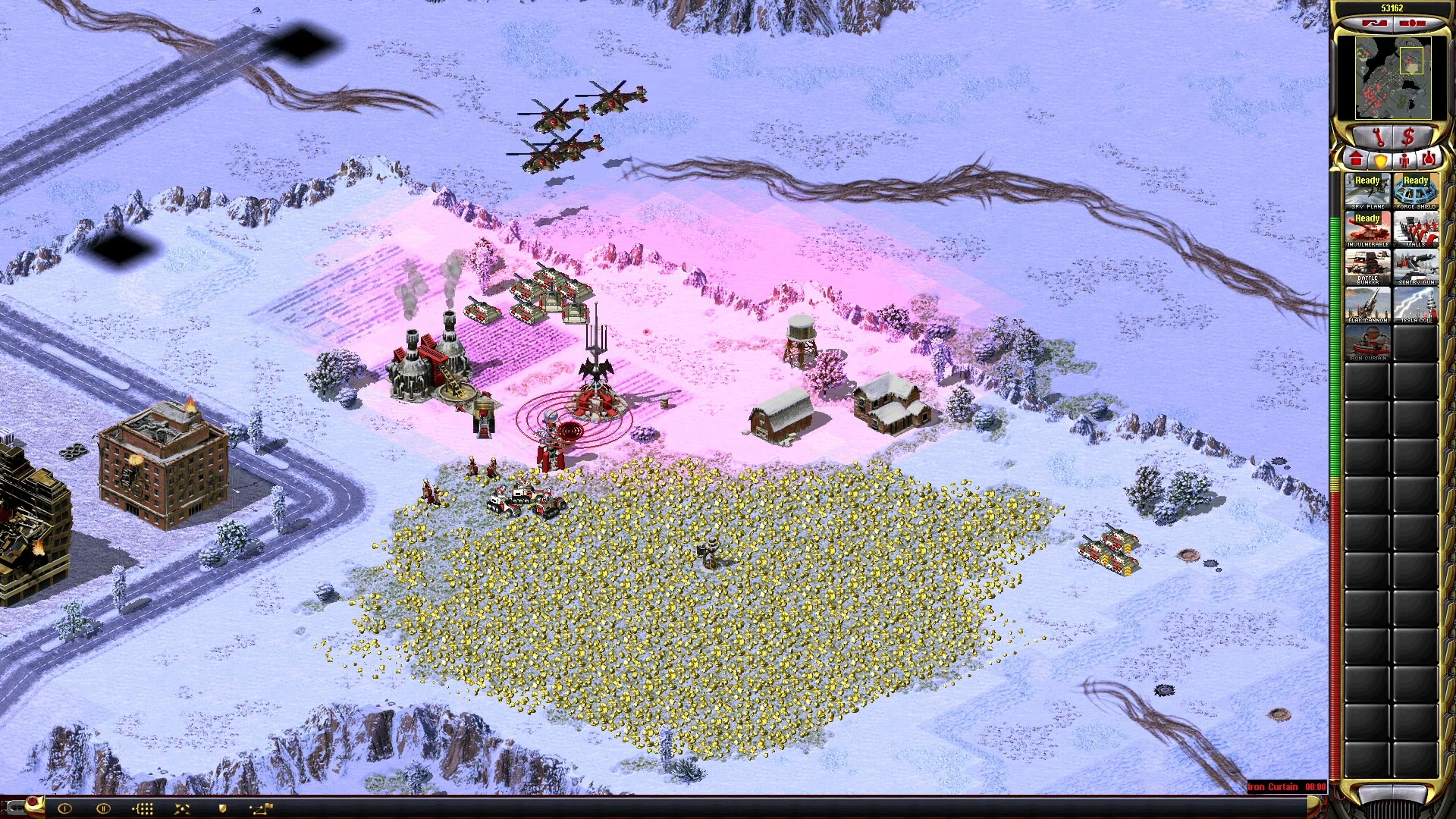Click the crossed-arrows scatter command icon

point(182,808)
